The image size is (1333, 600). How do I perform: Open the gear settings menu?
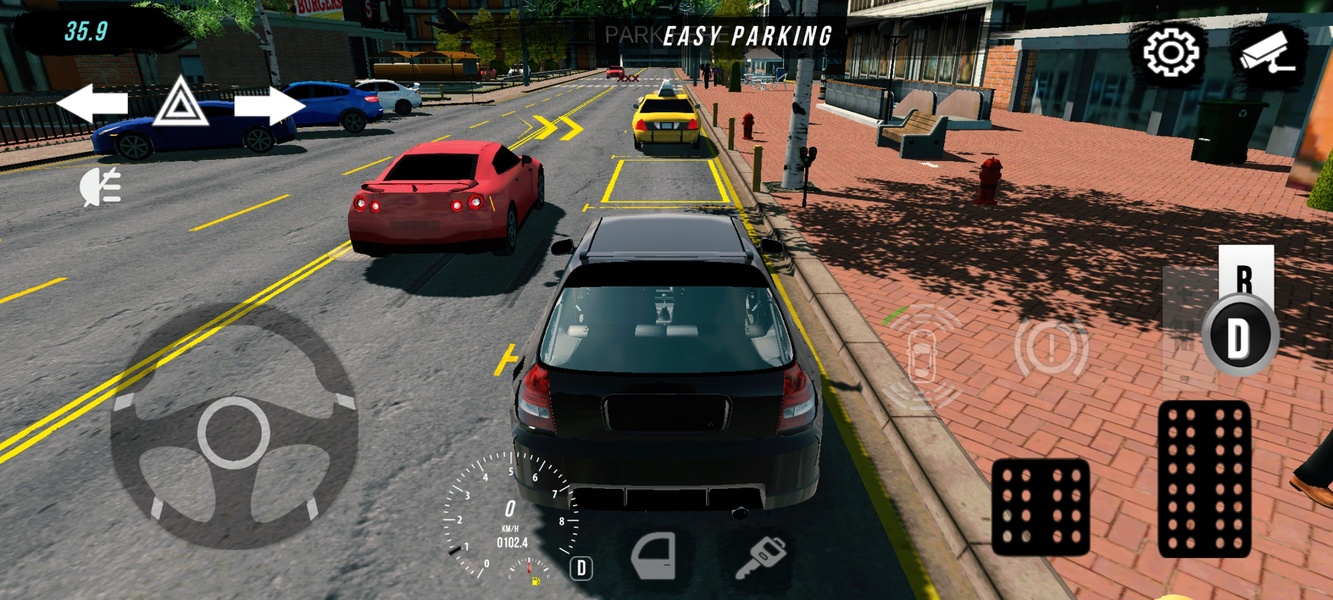[1170, 52]
